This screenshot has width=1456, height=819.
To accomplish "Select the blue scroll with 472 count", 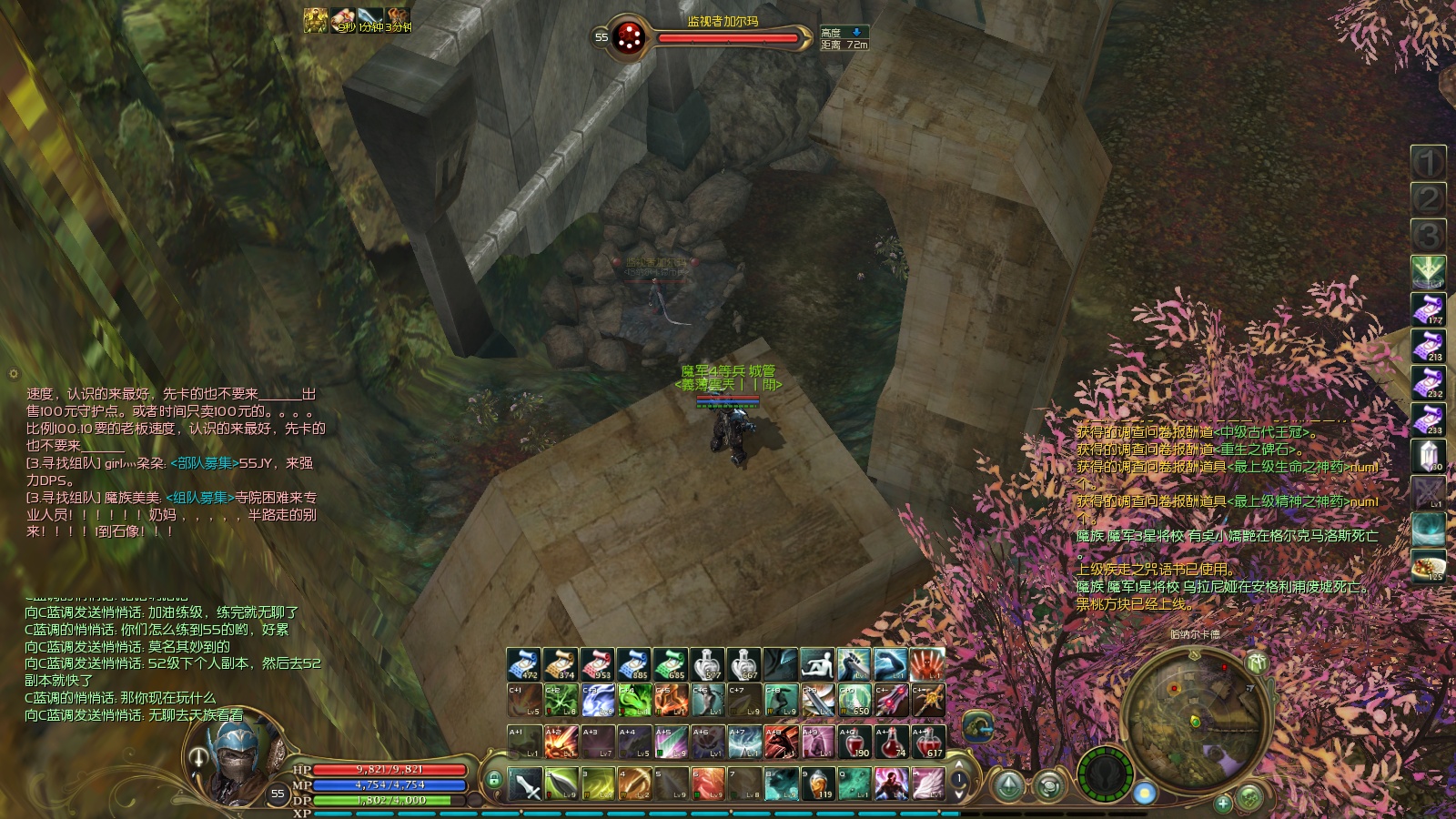I will pyautogui.click(x=524, y=664).
